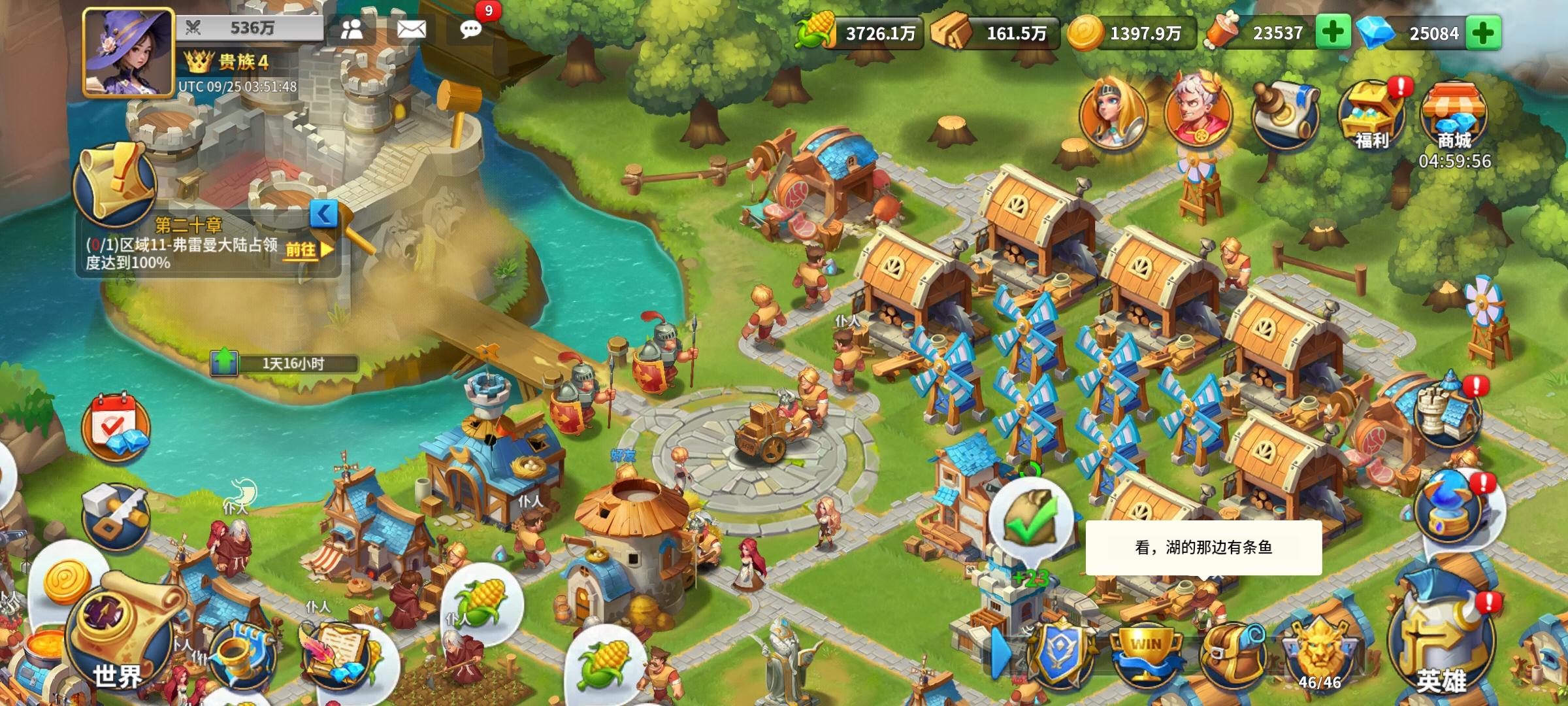Open the chat bubble showing 9 messages
1568x706 pixels.
pos(470,31)
